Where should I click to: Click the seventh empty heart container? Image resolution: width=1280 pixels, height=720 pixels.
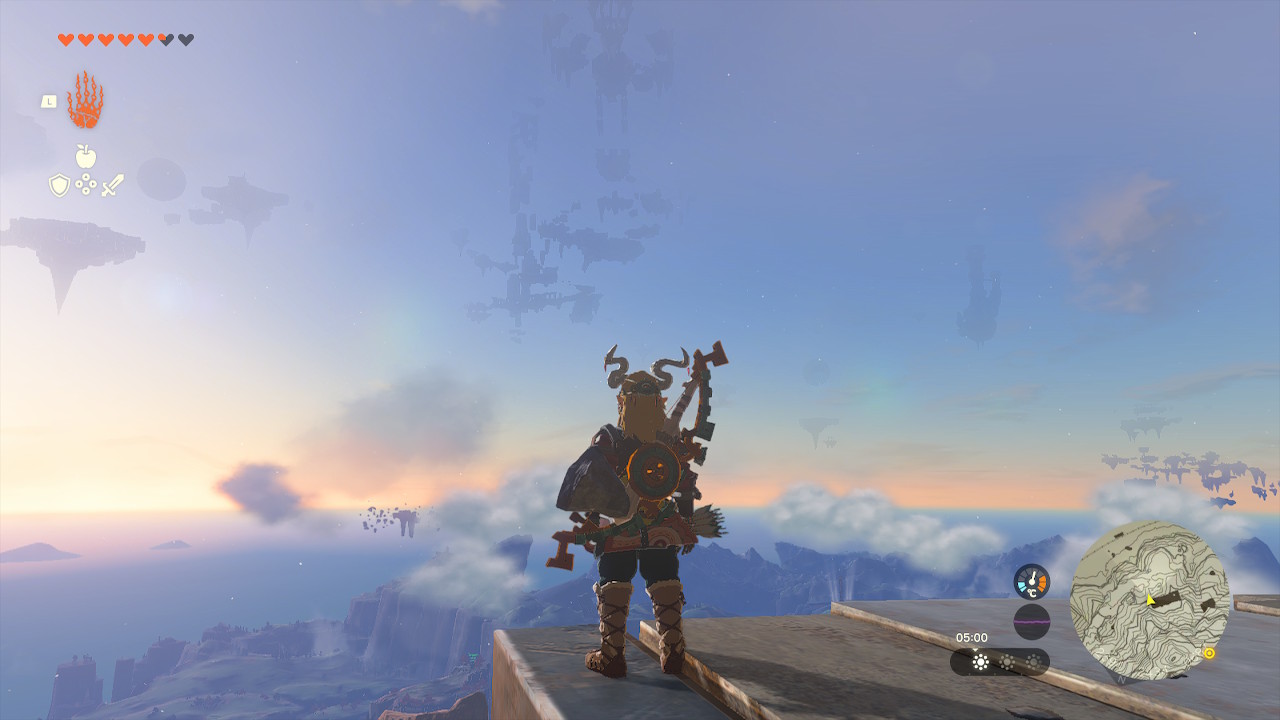pos(183,39)
